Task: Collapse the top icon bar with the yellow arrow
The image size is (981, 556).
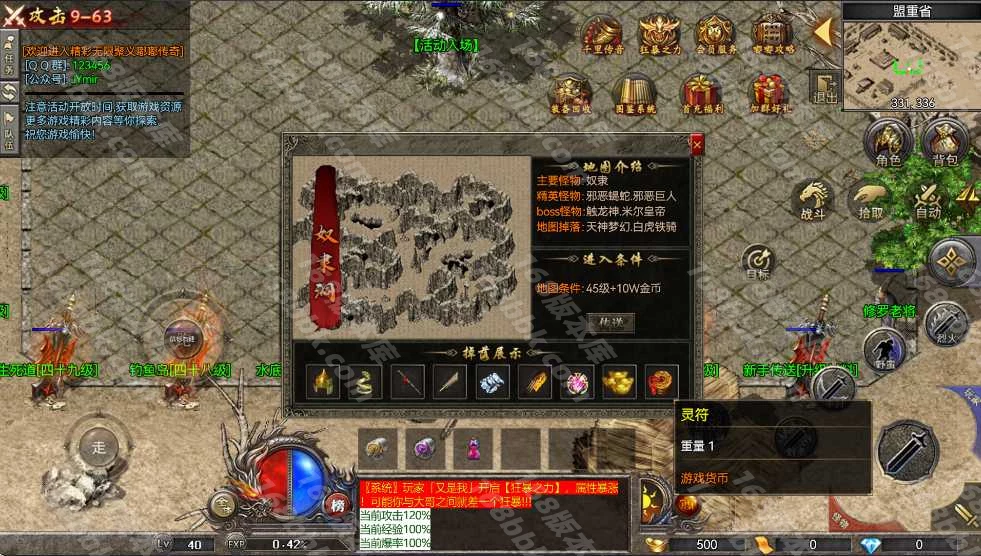Action: pos(824,32)
